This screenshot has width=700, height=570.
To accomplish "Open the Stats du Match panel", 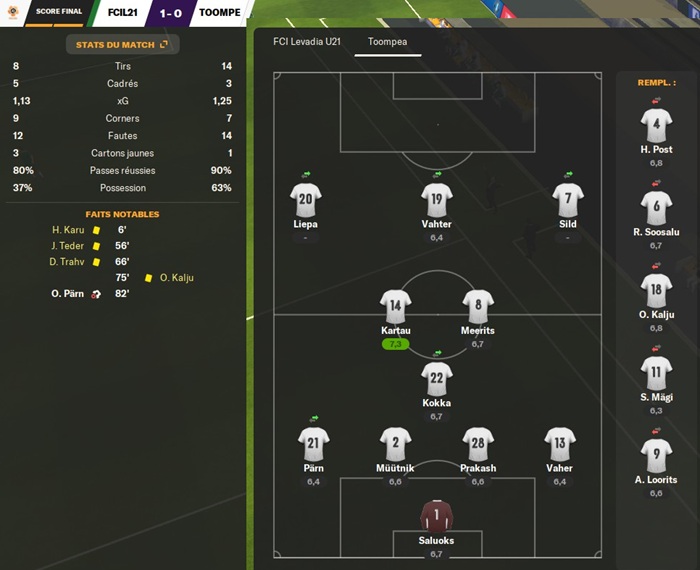I will coord(121,45).
